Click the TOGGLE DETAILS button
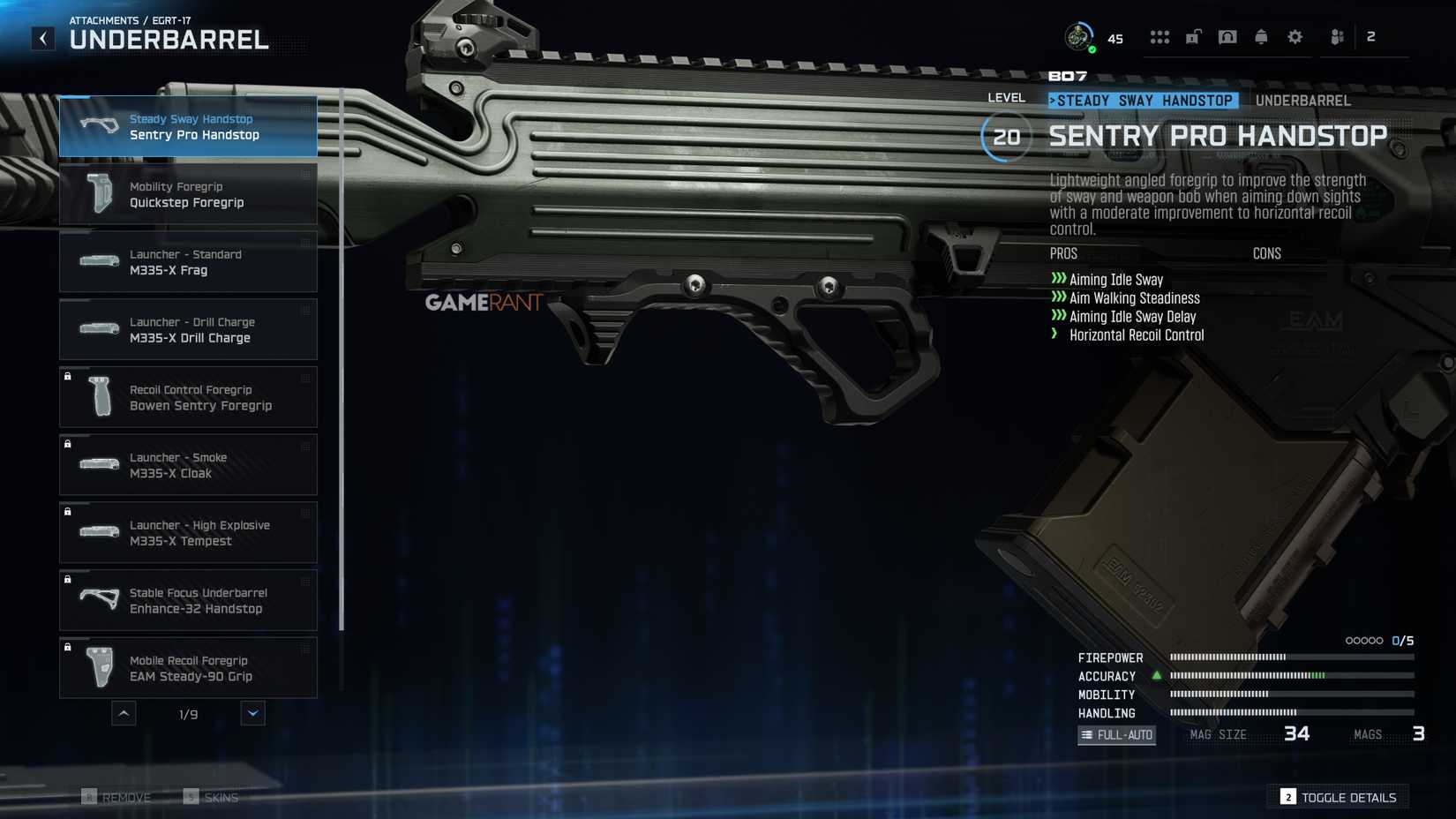 pos(1338,796)
